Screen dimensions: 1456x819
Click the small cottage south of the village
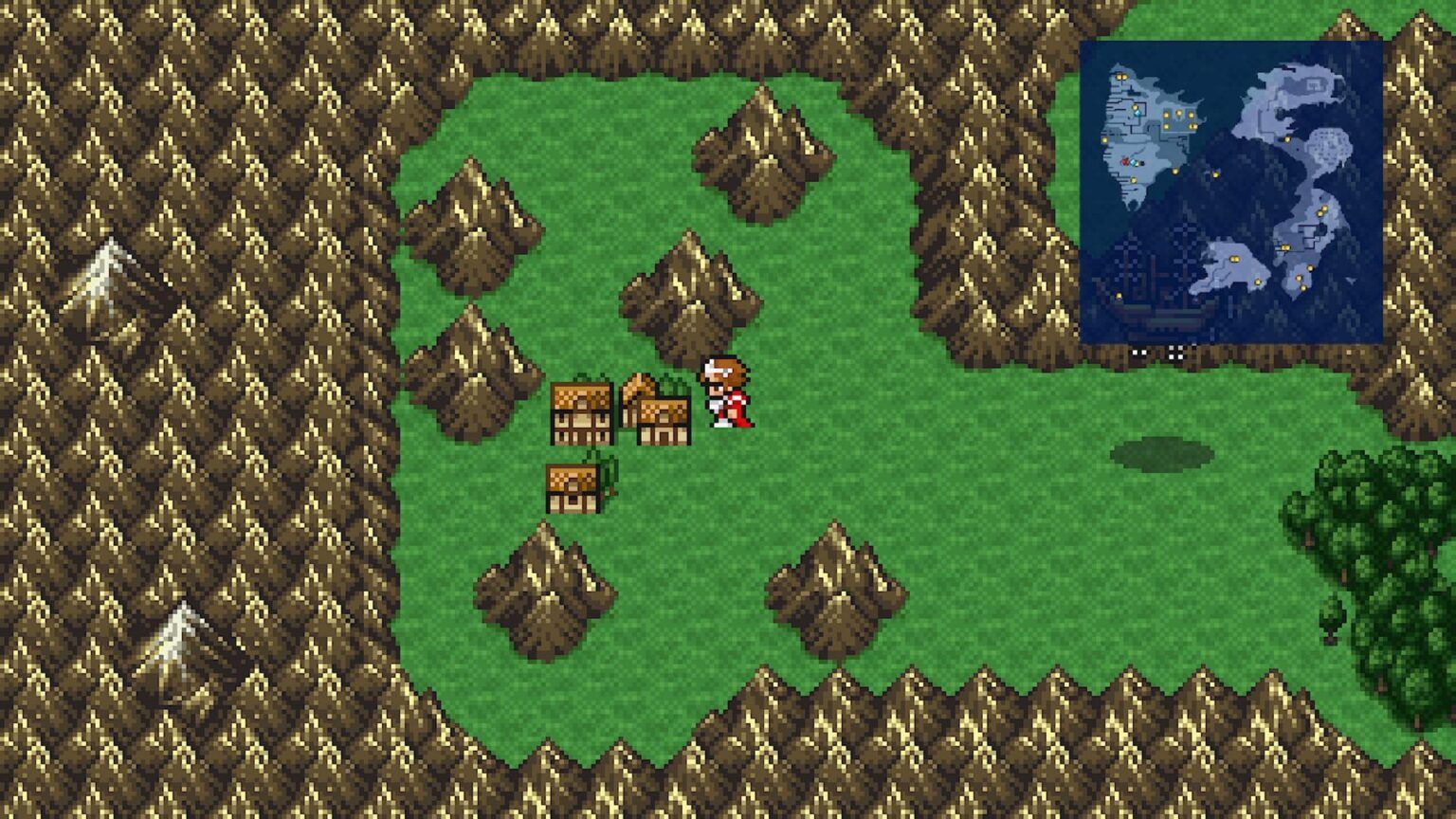pos(573,486)
